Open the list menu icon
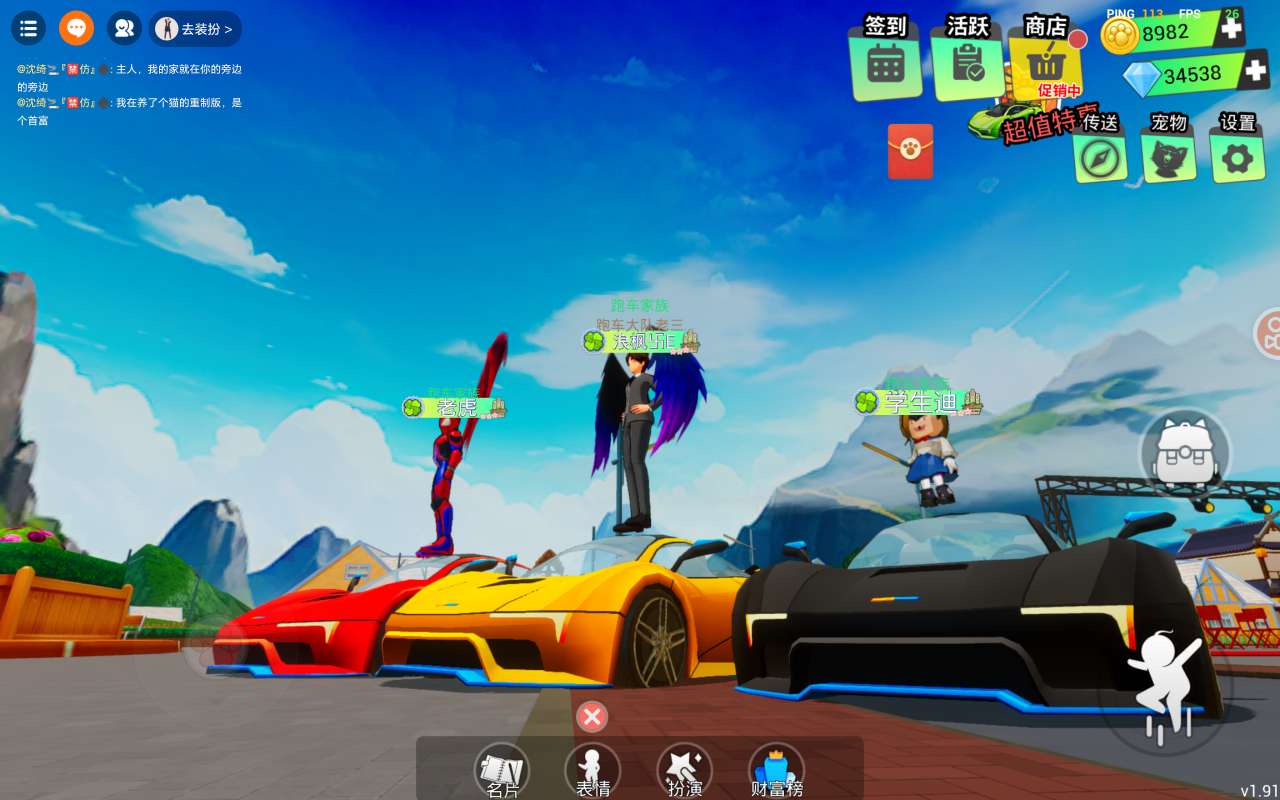Image resolution: width=1280 pixels, height=800 pixels. (x=28, y=28)
